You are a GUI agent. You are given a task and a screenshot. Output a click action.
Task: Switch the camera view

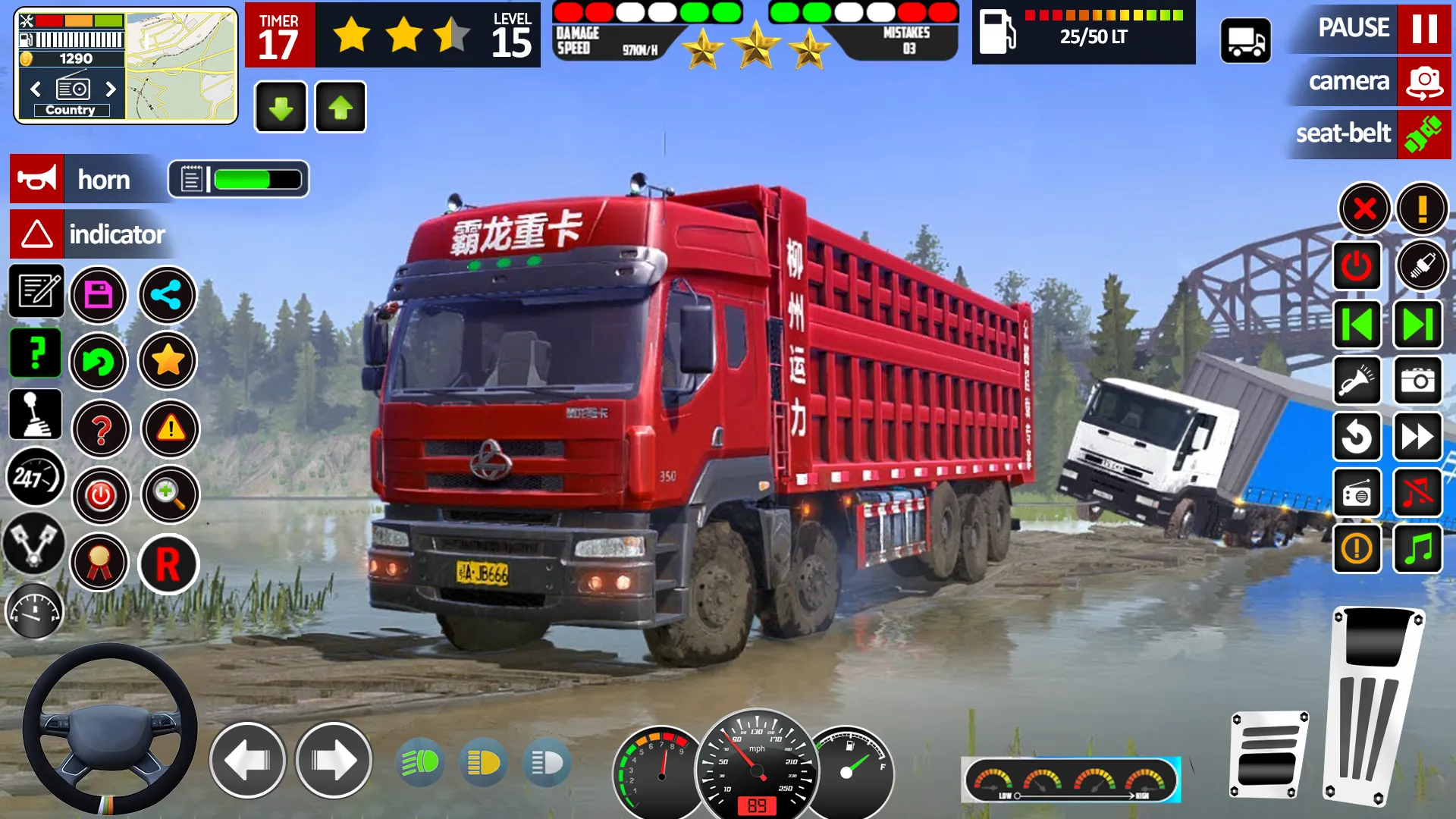tap(1423, 82)
